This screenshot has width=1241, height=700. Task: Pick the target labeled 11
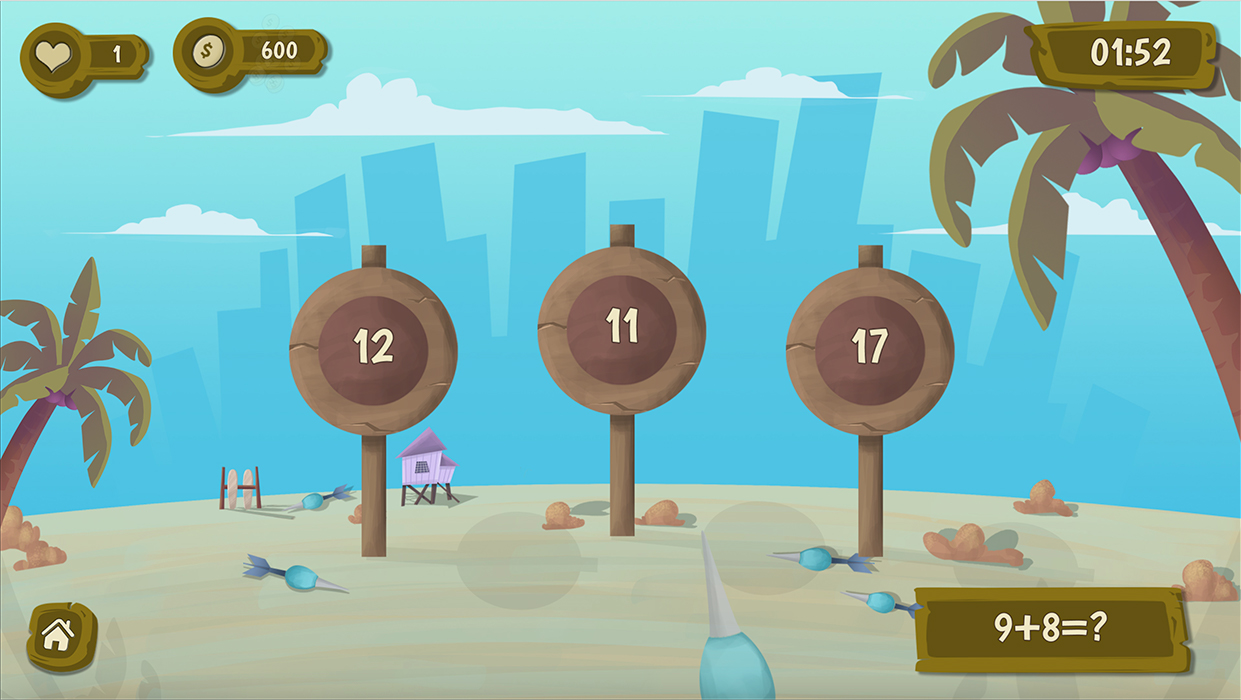pyautogui.click(x=621, y=329)
